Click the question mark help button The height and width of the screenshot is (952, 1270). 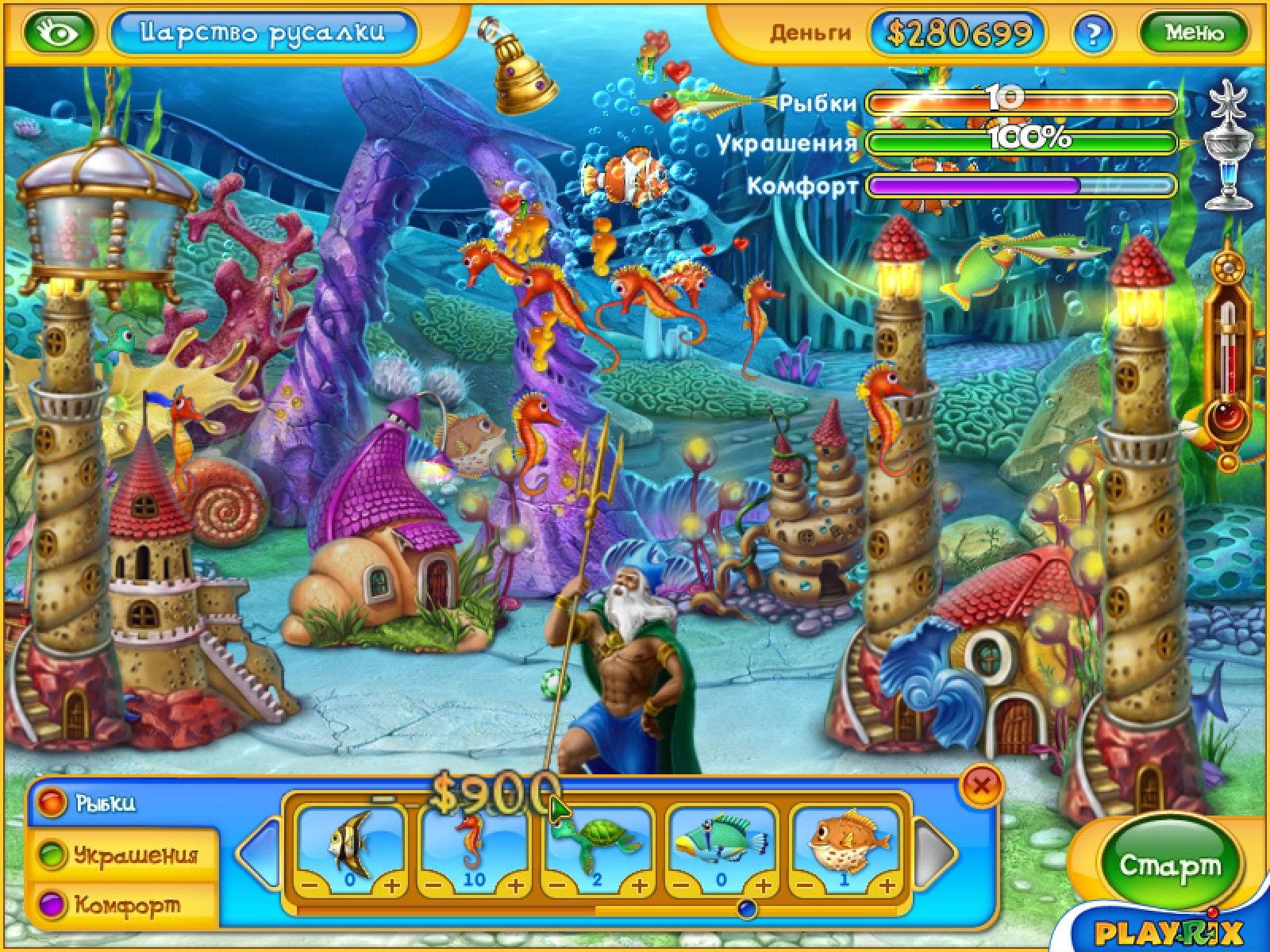click(1093, 33)
